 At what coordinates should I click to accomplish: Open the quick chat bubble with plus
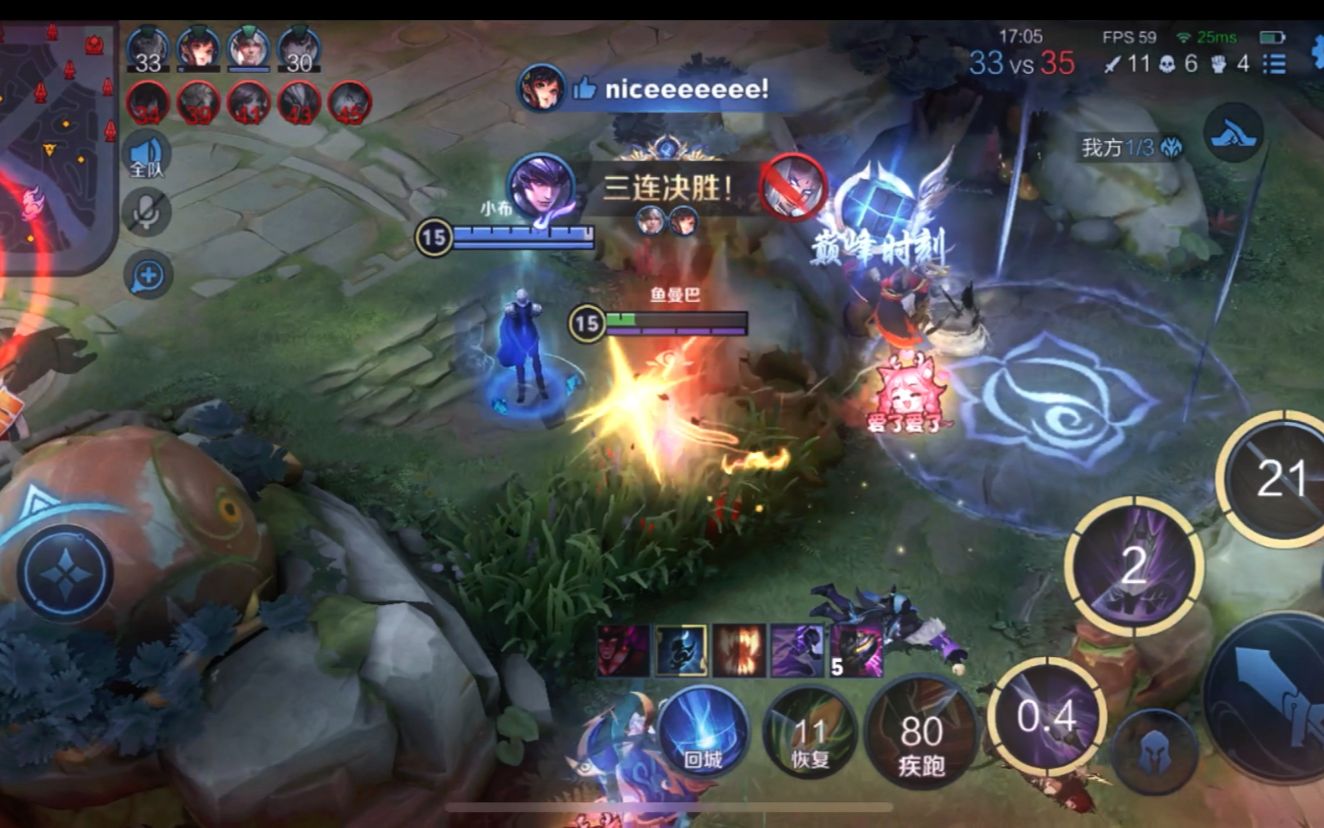(x=148, y=274)
